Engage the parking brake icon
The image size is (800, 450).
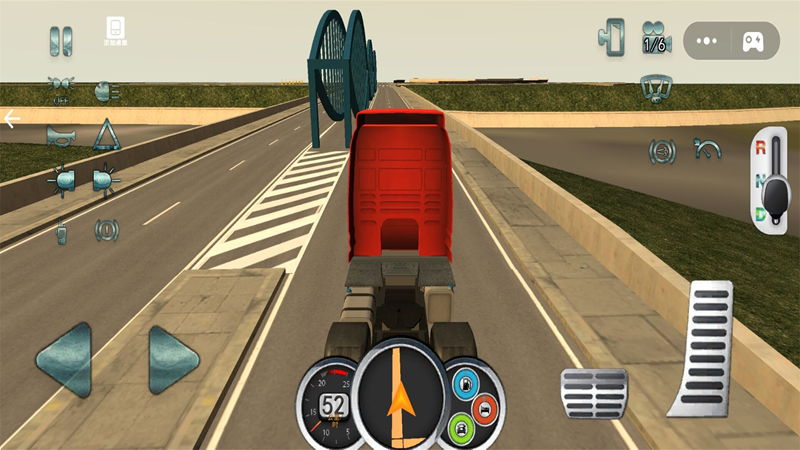[x=106, y=231]
